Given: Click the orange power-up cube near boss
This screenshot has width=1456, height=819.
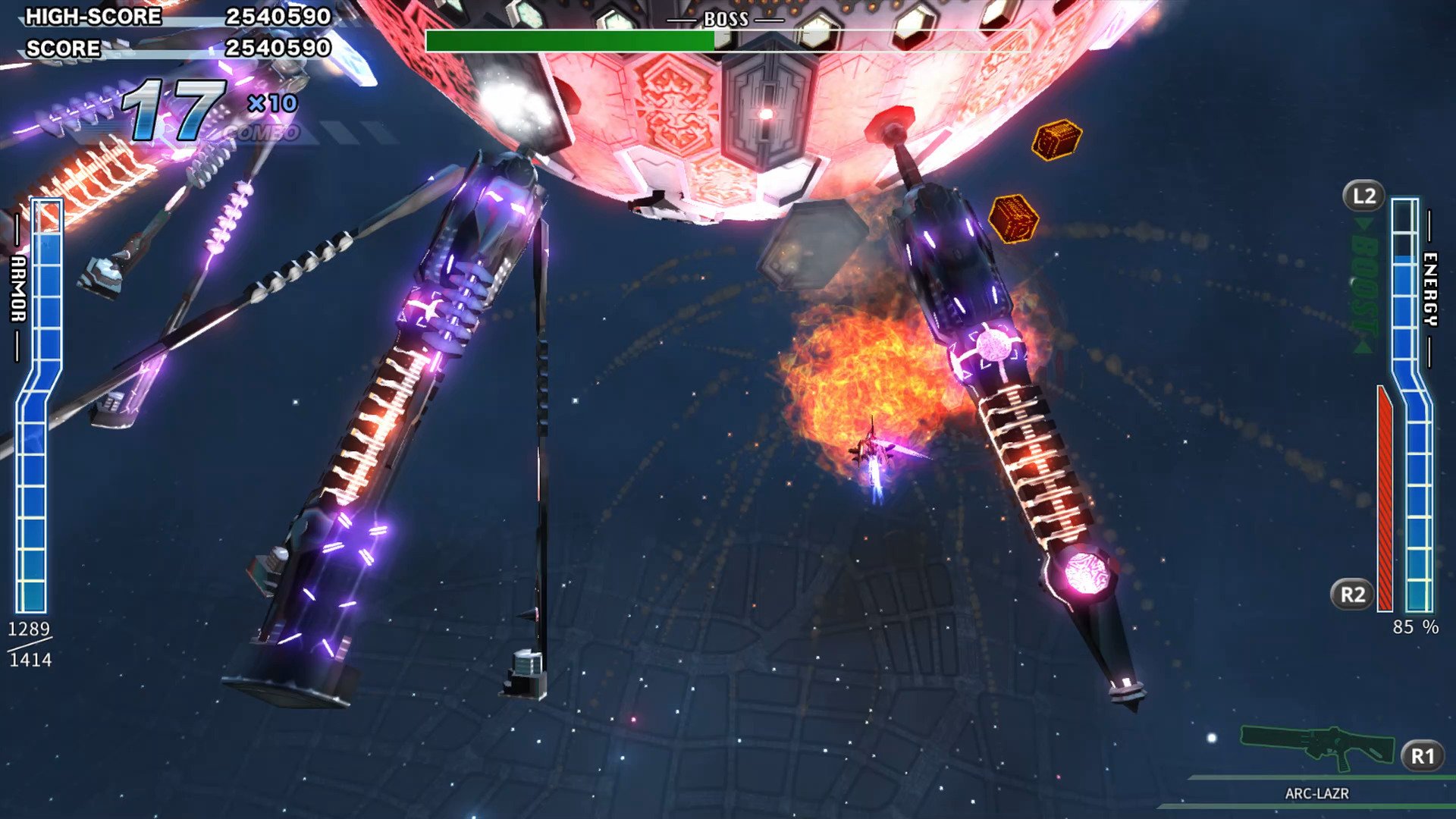Looking at the screenshot, I should pos(1056,140).
